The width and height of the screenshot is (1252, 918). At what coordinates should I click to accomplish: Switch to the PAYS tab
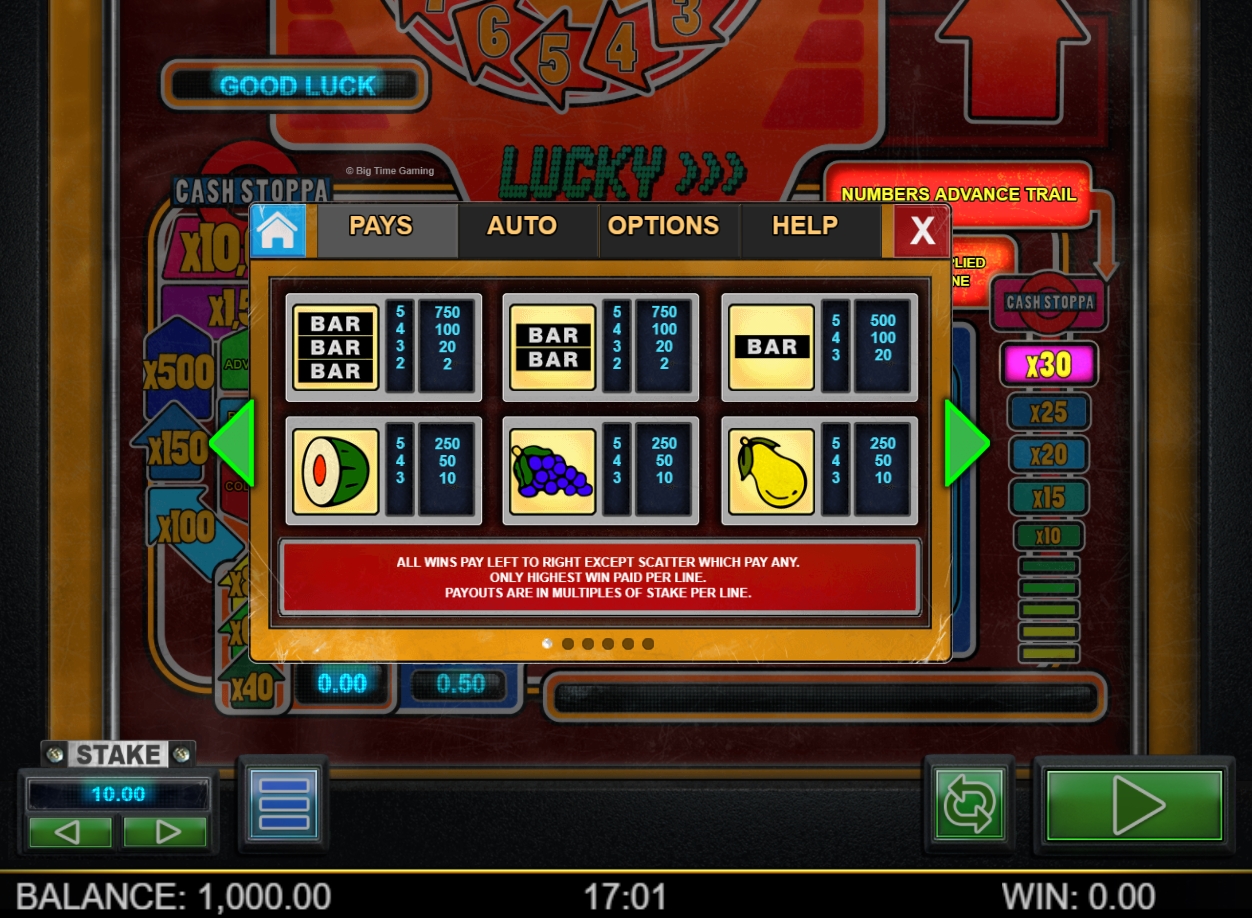pos(381,227)
